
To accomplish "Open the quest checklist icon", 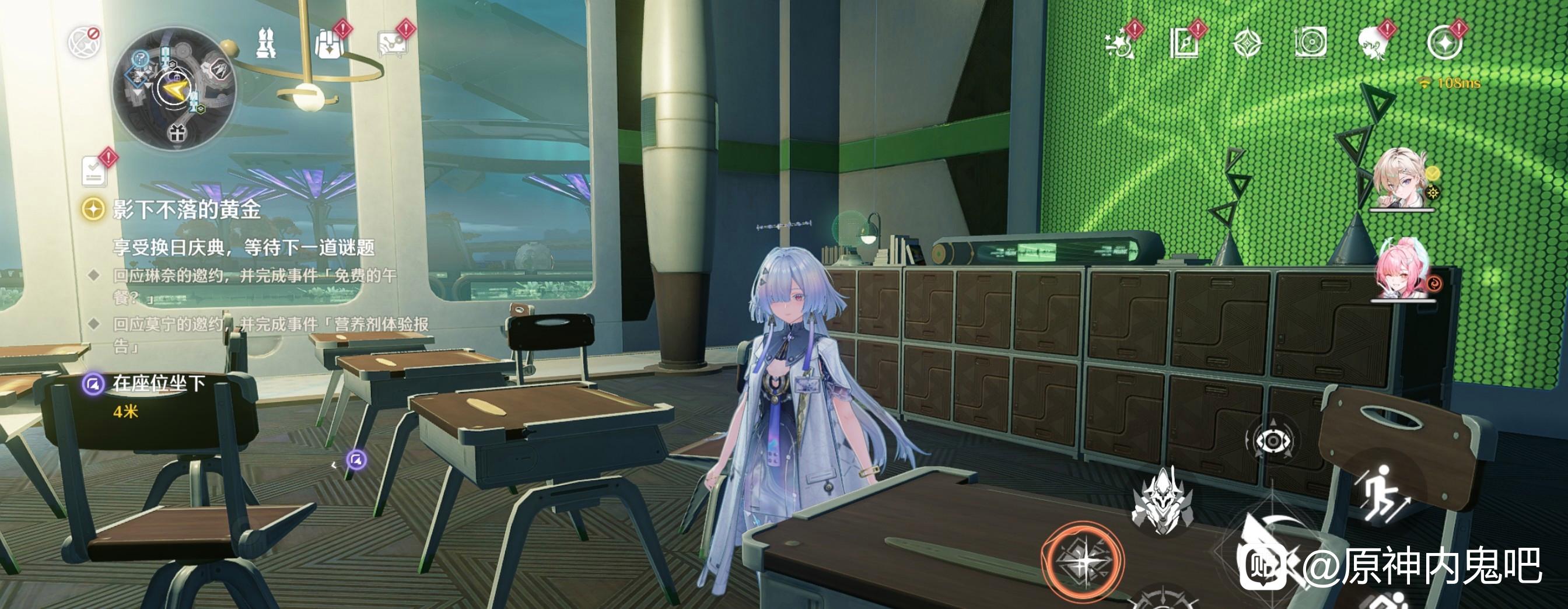I will [x=95, y=170].
